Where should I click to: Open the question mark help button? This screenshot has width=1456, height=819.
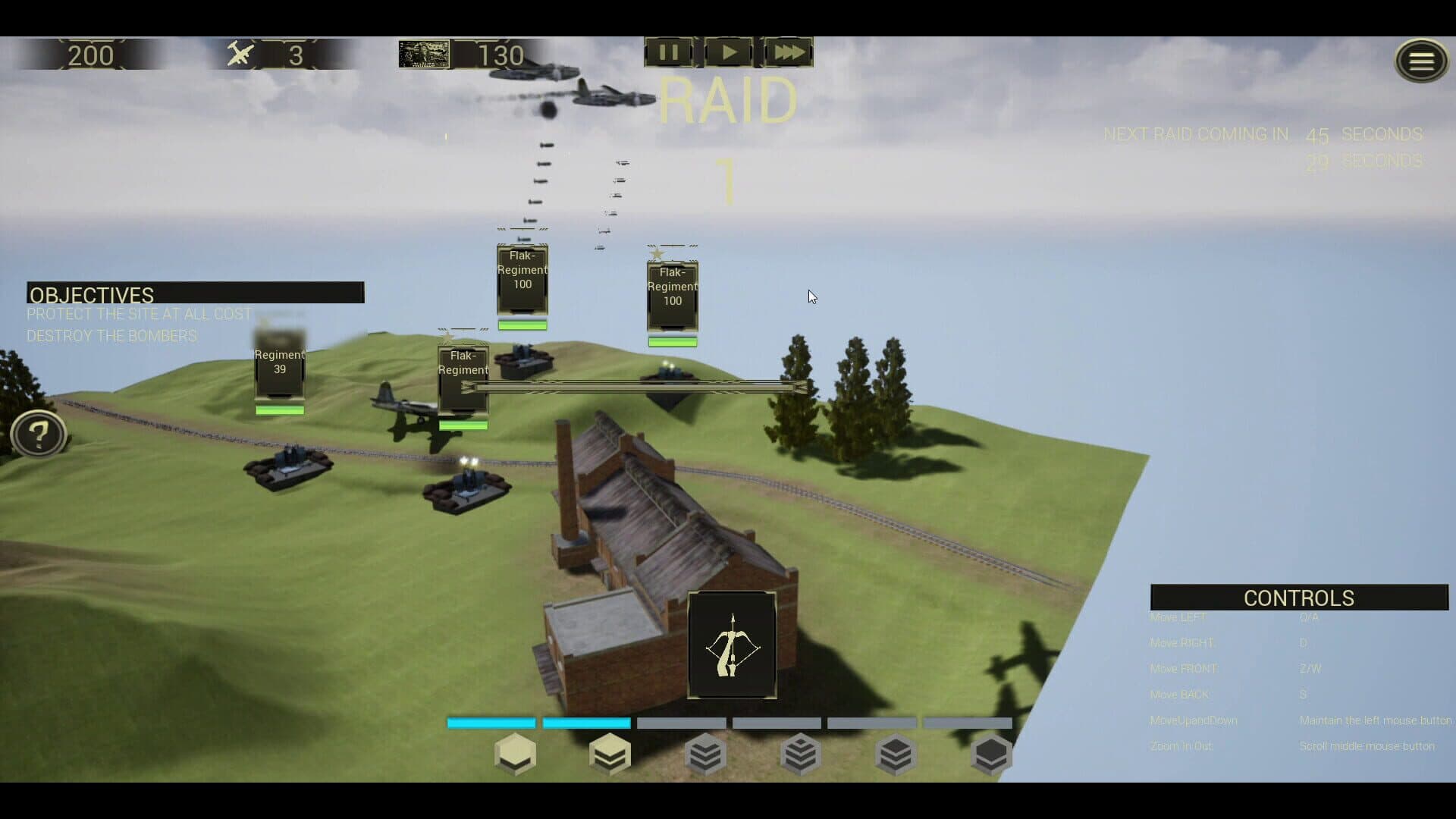(38, 435)
